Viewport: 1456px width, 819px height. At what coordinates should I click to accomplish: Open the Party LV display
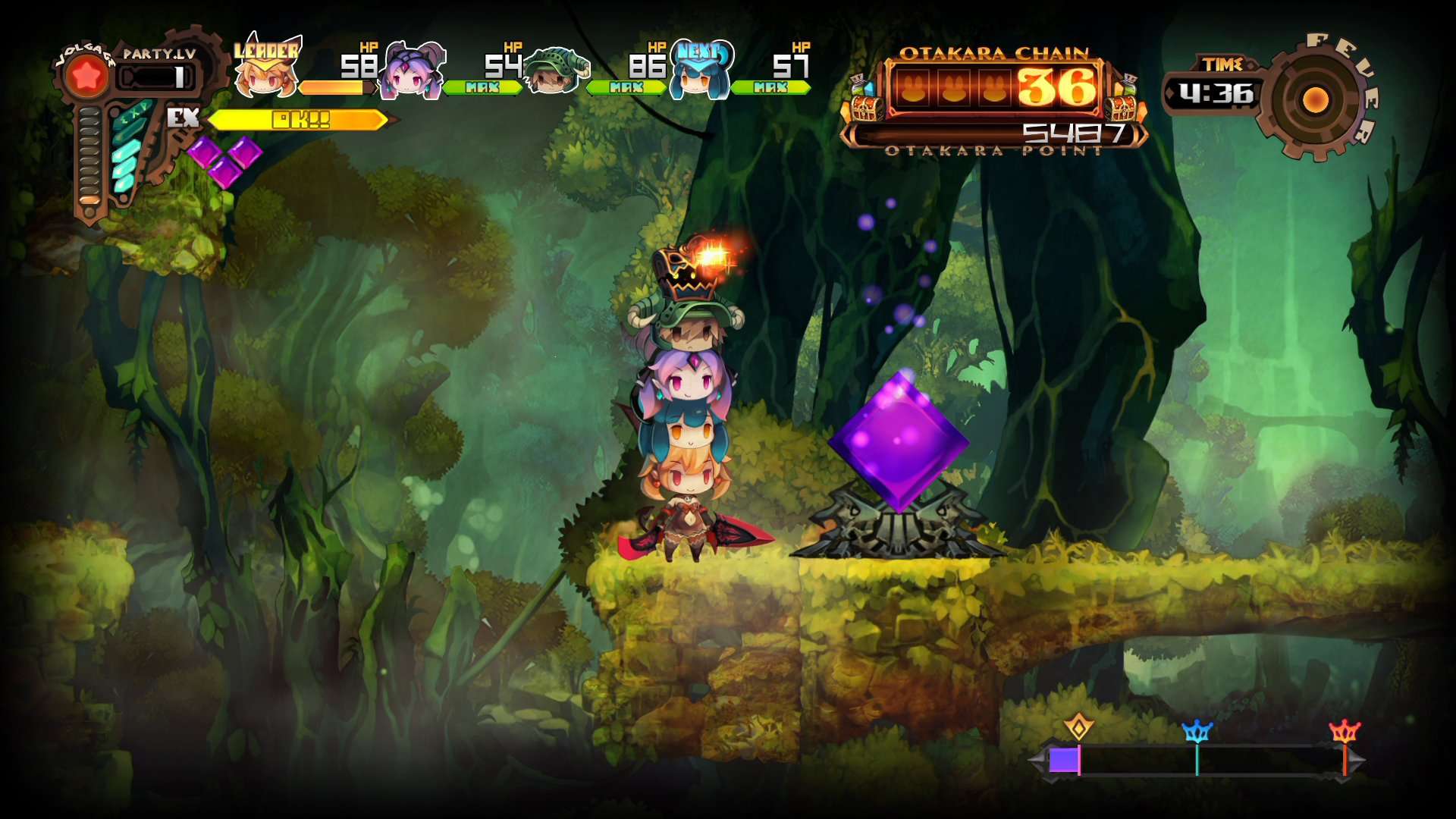[x=155, y=64]
